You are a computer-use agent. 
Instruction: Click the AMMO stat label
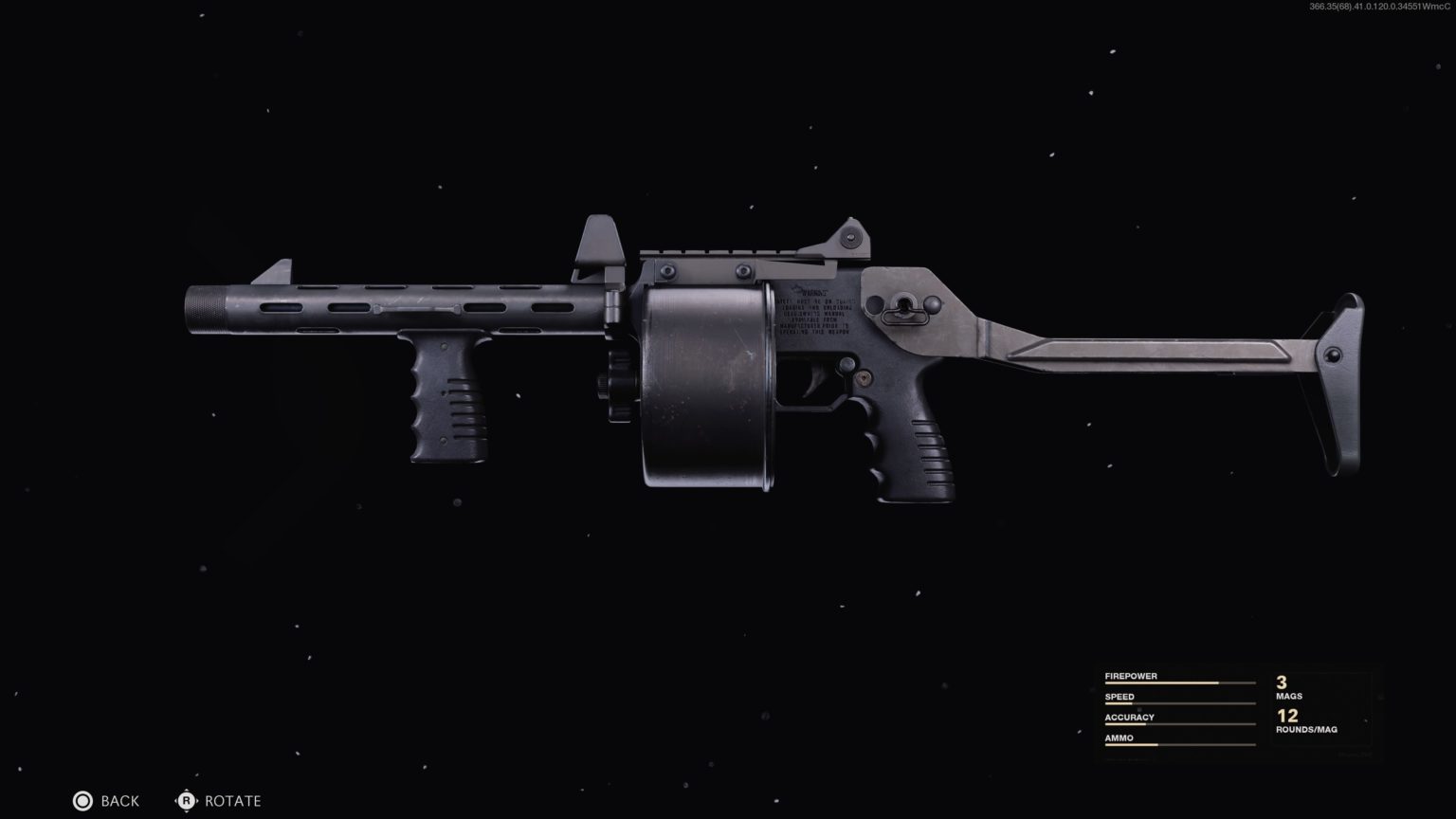tap(1119, 737)
